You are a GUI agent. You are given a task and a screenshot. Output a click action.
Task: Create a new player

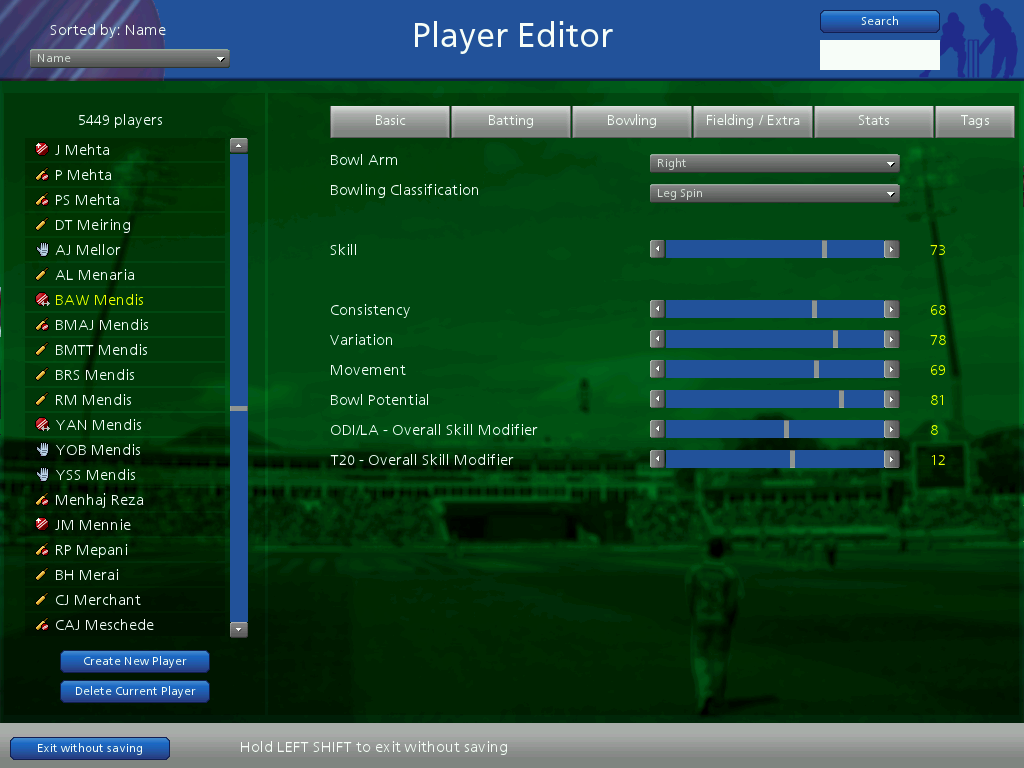[135, 661]
